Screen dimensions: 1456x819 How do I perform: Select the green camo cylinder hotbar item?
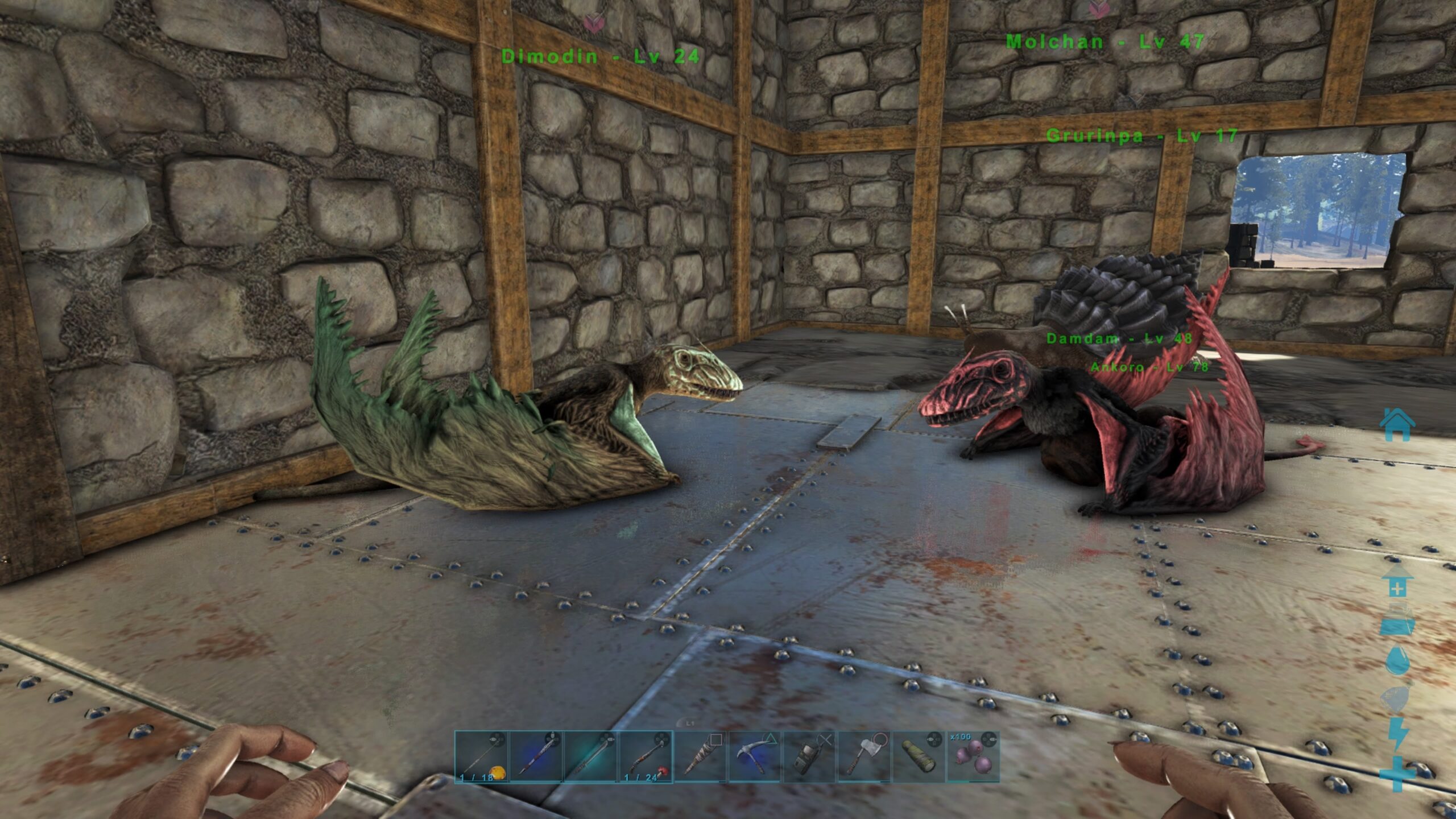tap(919, 756)
